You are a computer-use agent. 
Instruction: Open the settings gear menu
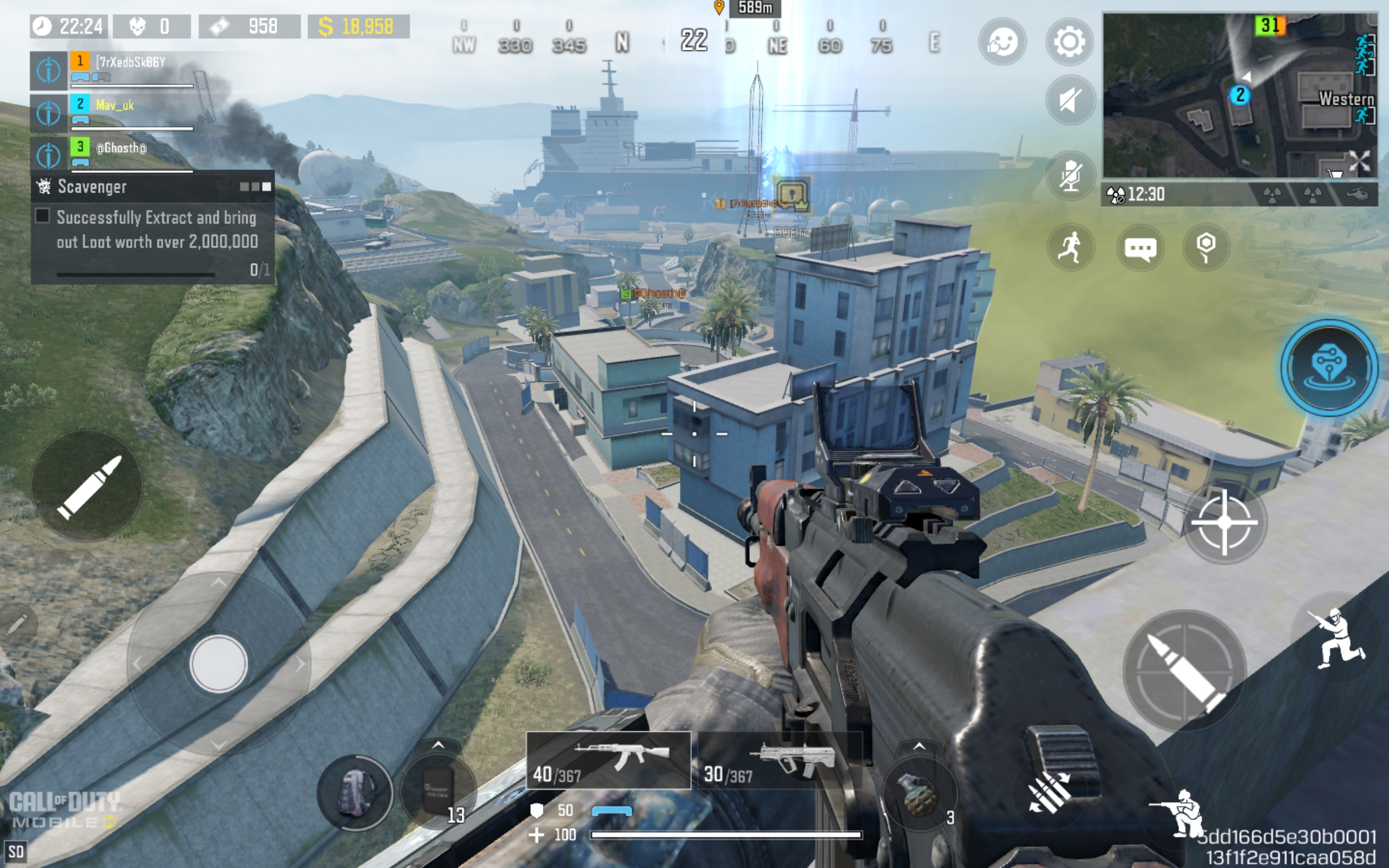tap(1069, 42)
